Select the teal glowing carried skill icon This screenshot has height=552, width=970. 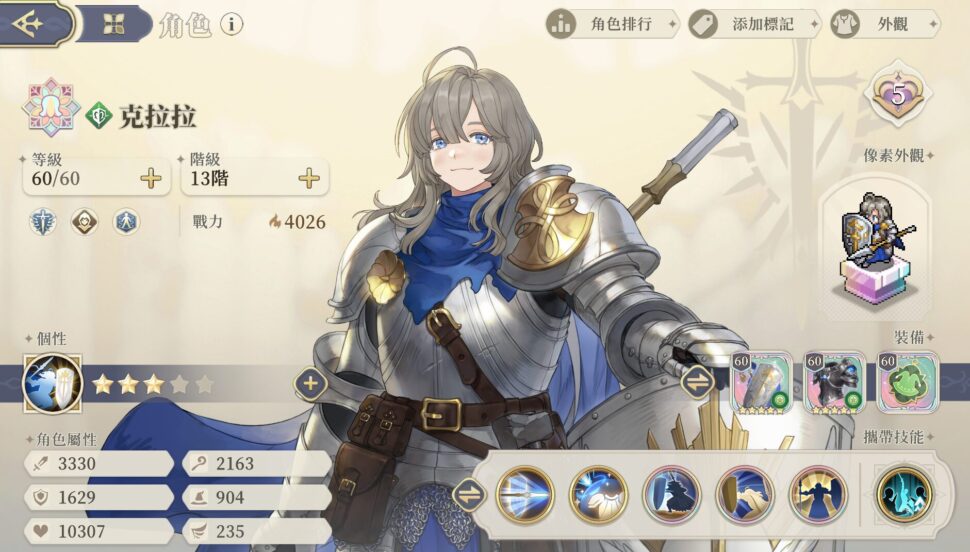tap(902, 494)
